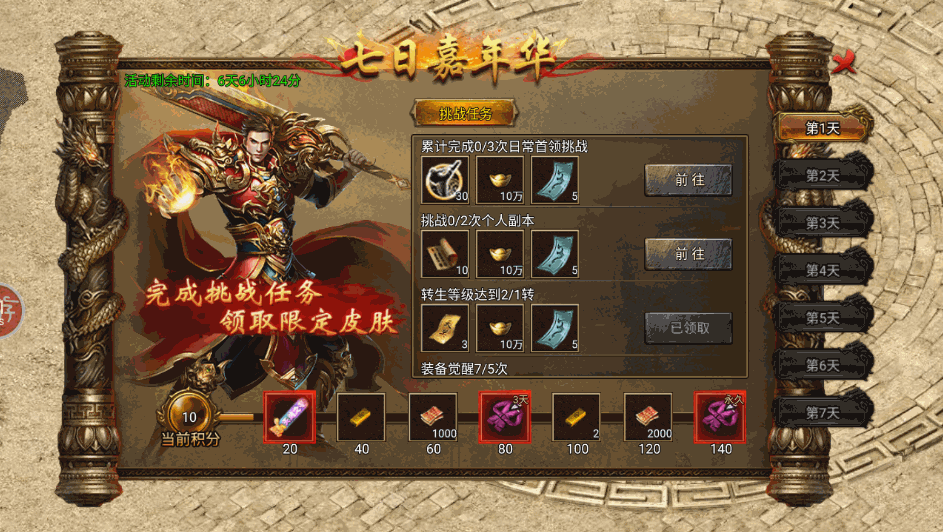This screenshot has height=532, width=943.
Task: Choose the 第6天 tab
Action: click(x=823, y=365)
